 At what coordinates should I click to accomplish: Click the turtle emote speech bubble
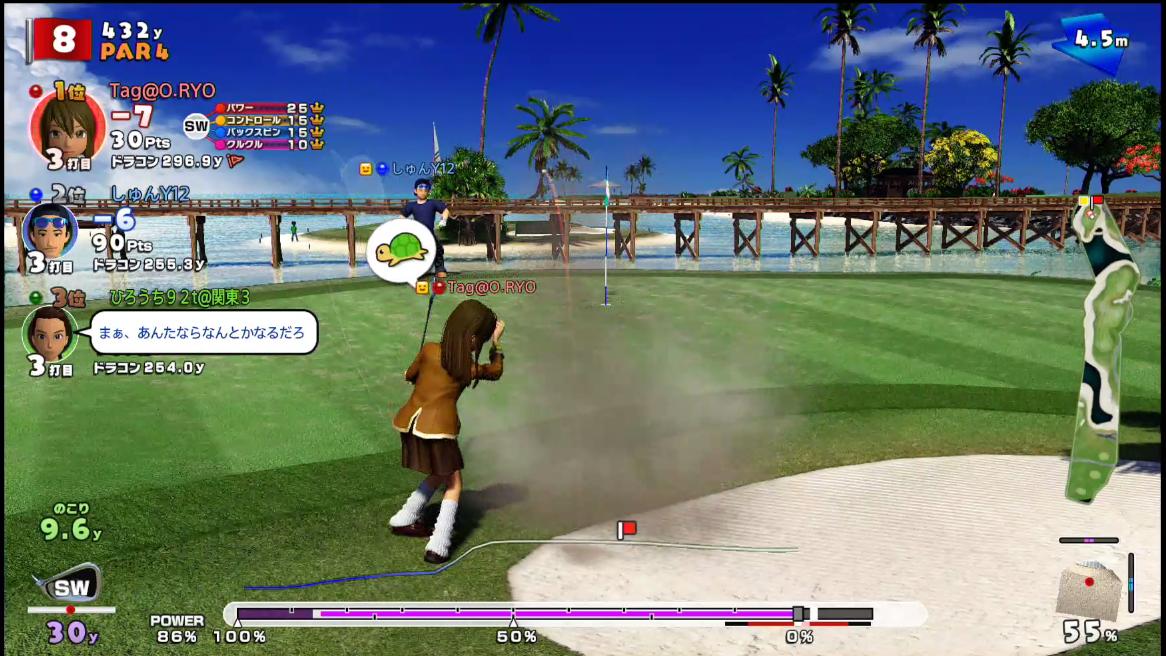pyautogui.click(x=401, y=250)
